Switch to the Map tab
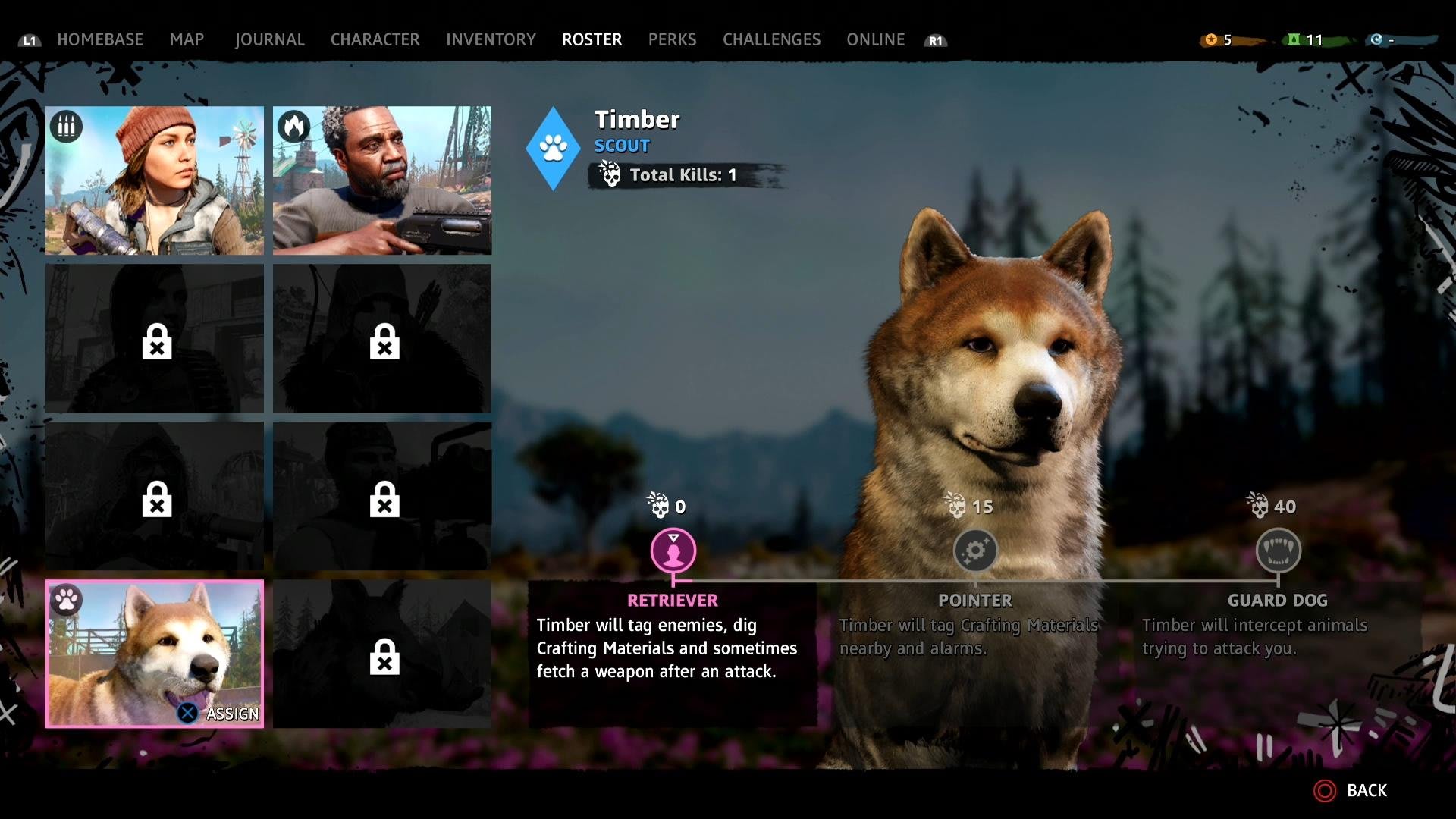 point(187,39)
